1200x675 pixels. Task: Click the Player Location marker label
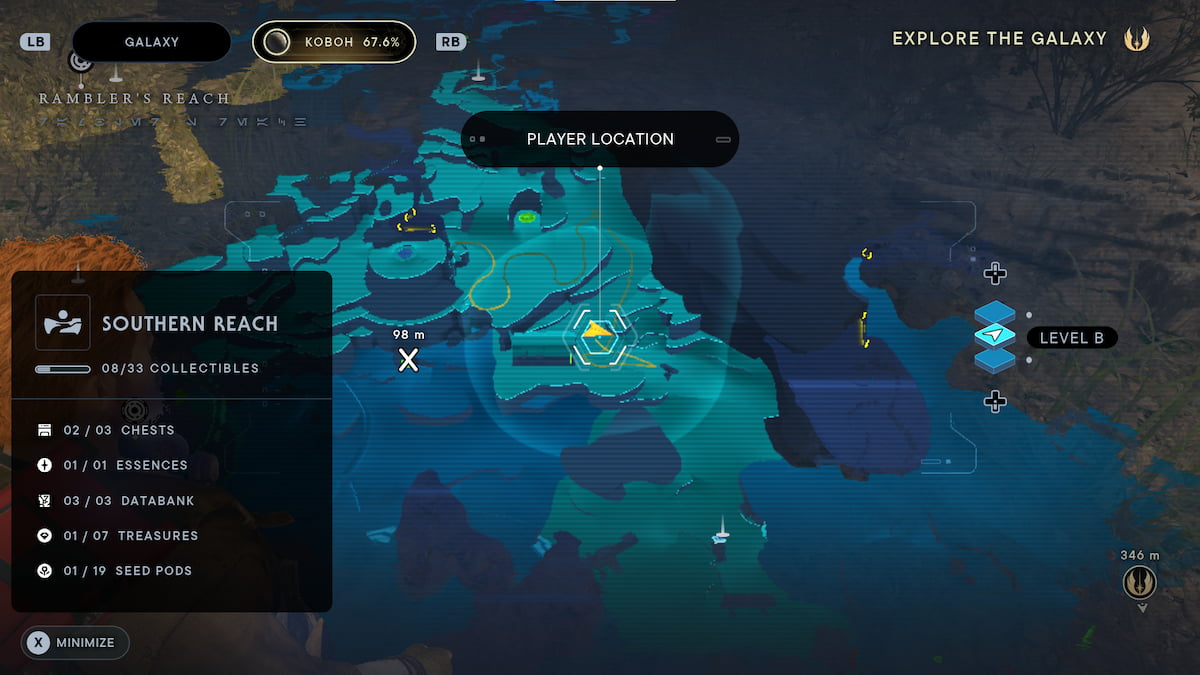pyautogui.click(x=600, y=139)
